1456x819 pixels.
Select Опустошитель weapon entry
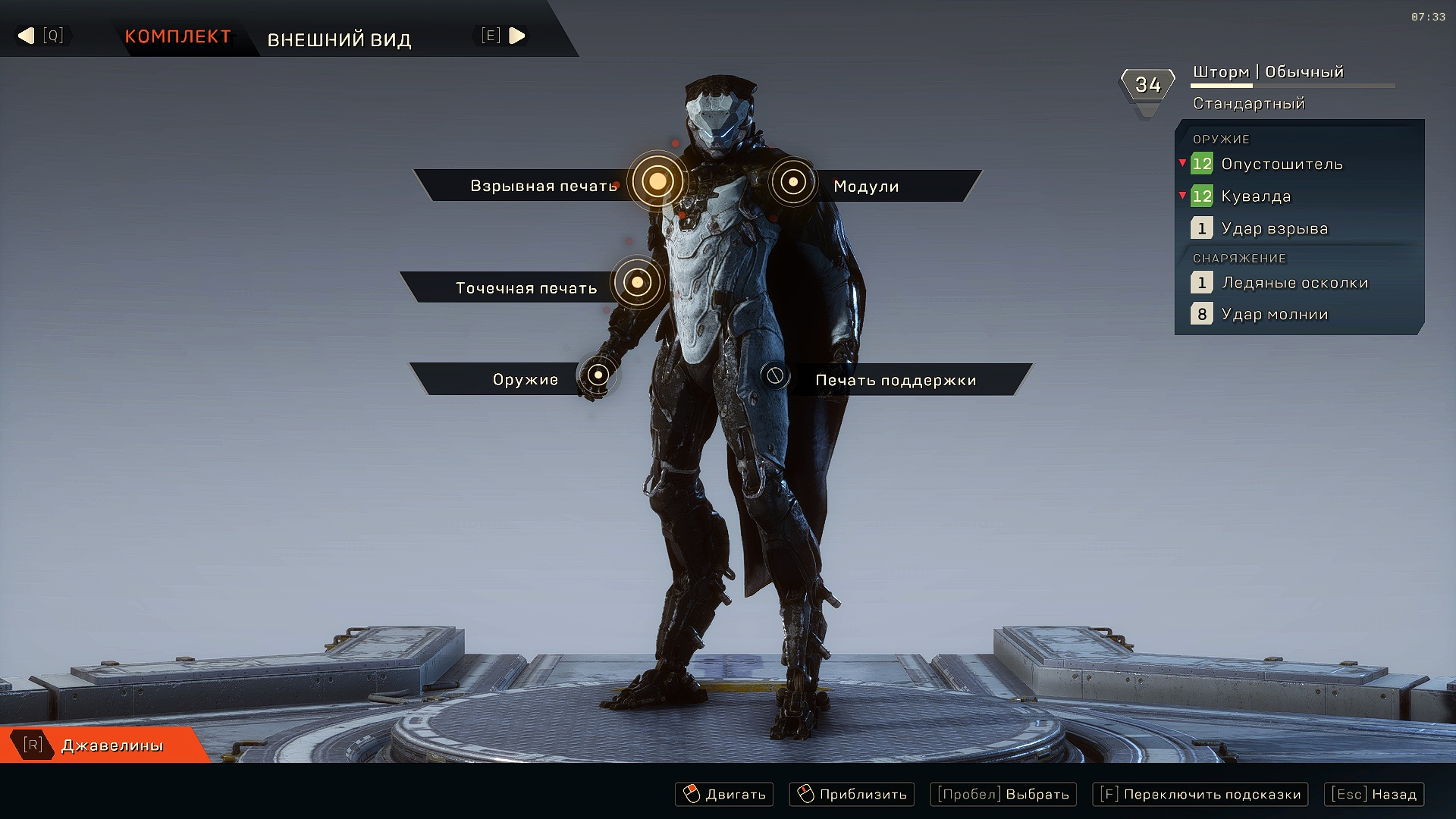tap(1281, 164)
